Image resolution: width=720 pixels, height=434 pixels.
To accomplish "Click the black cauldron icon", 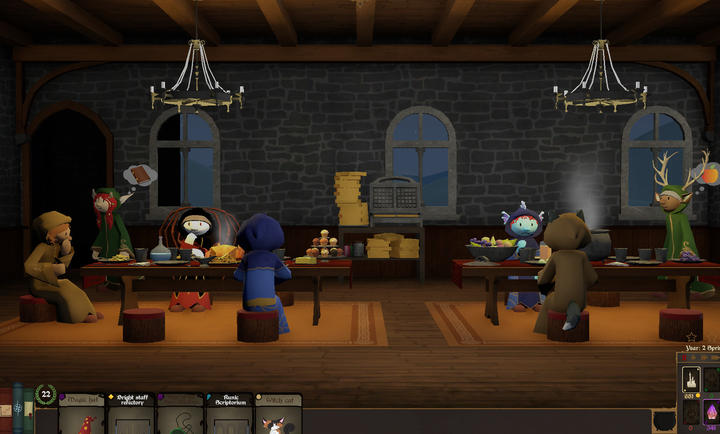I will pos(663,422).
